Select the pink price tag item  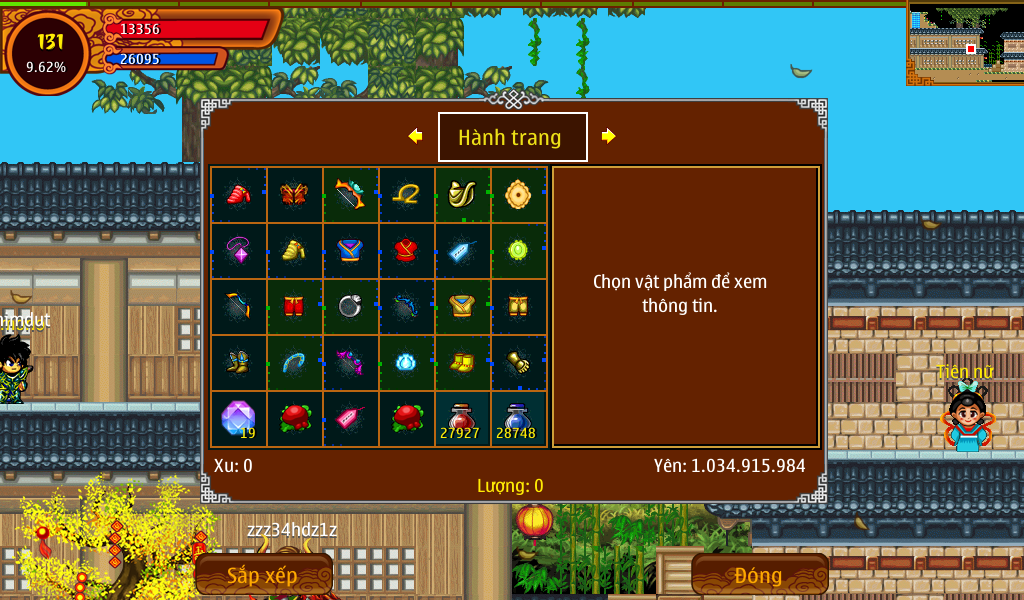coord(350,418)
